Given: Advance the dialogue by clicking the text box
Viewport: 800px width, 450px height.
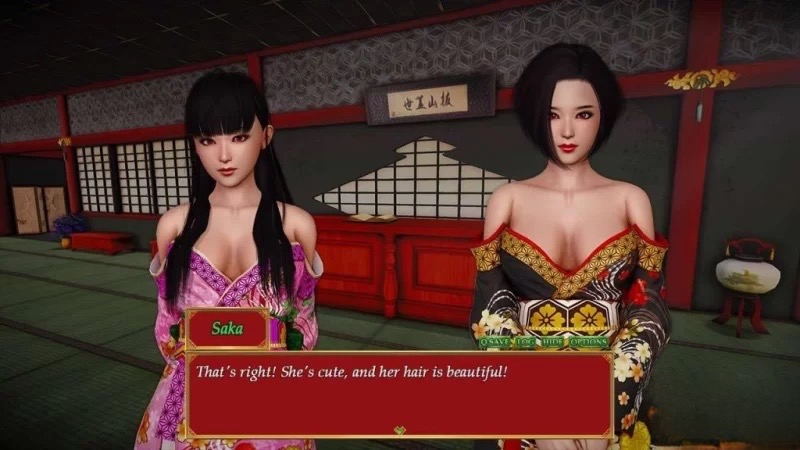Looking at the screenshot, I should pos(398,395).
